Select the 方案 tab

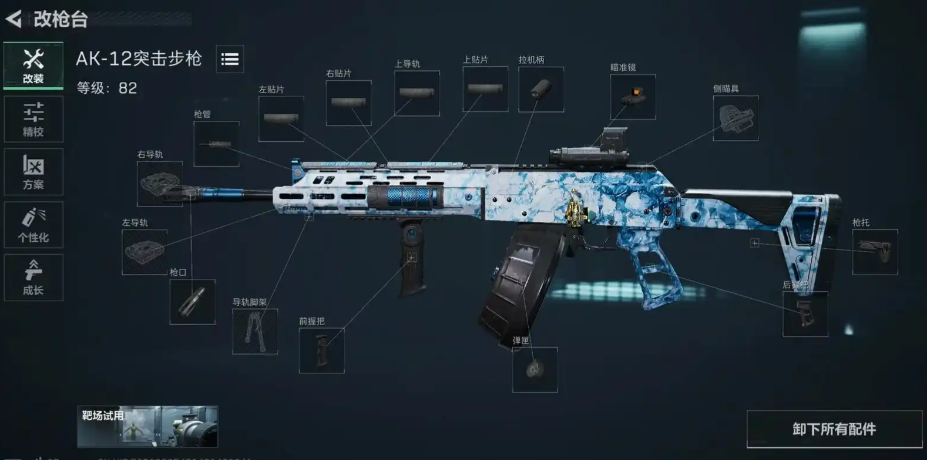click(33, 172)
